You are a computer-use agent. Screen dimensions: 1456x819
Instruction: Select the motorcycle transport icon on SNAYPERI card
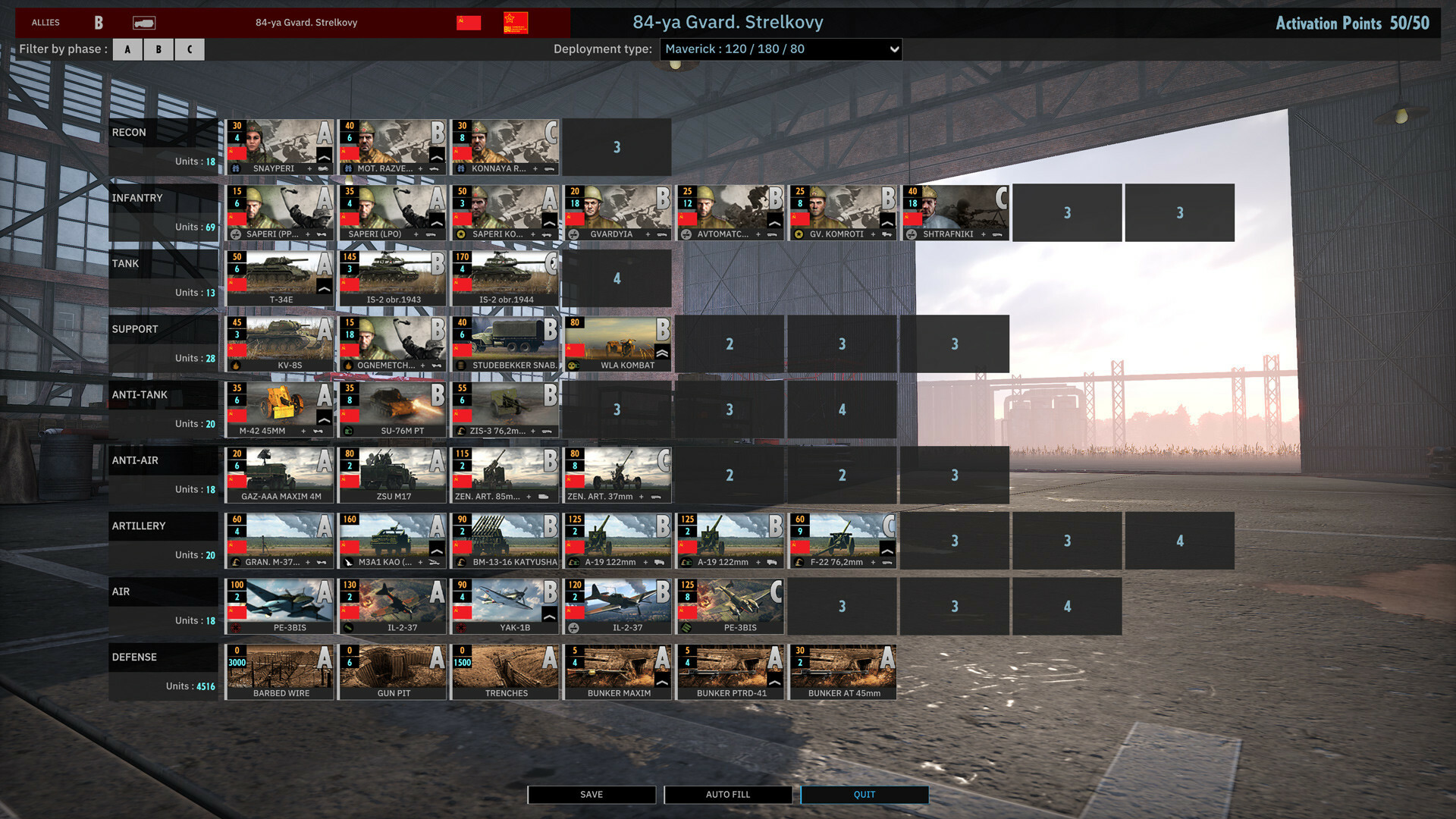pos(325,169)
